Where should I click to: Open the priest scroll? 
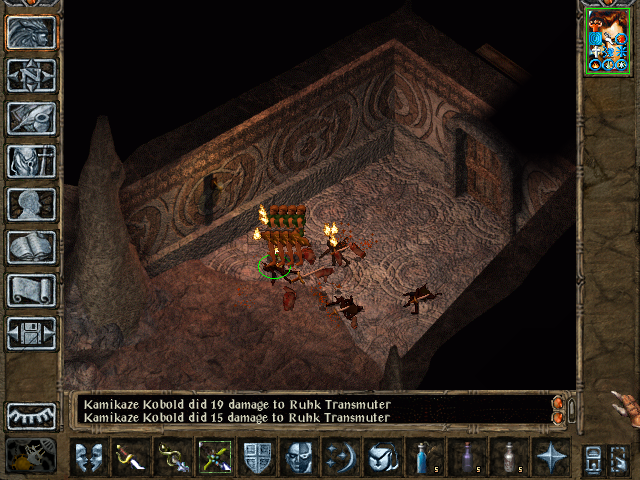[x=31, y=290]
